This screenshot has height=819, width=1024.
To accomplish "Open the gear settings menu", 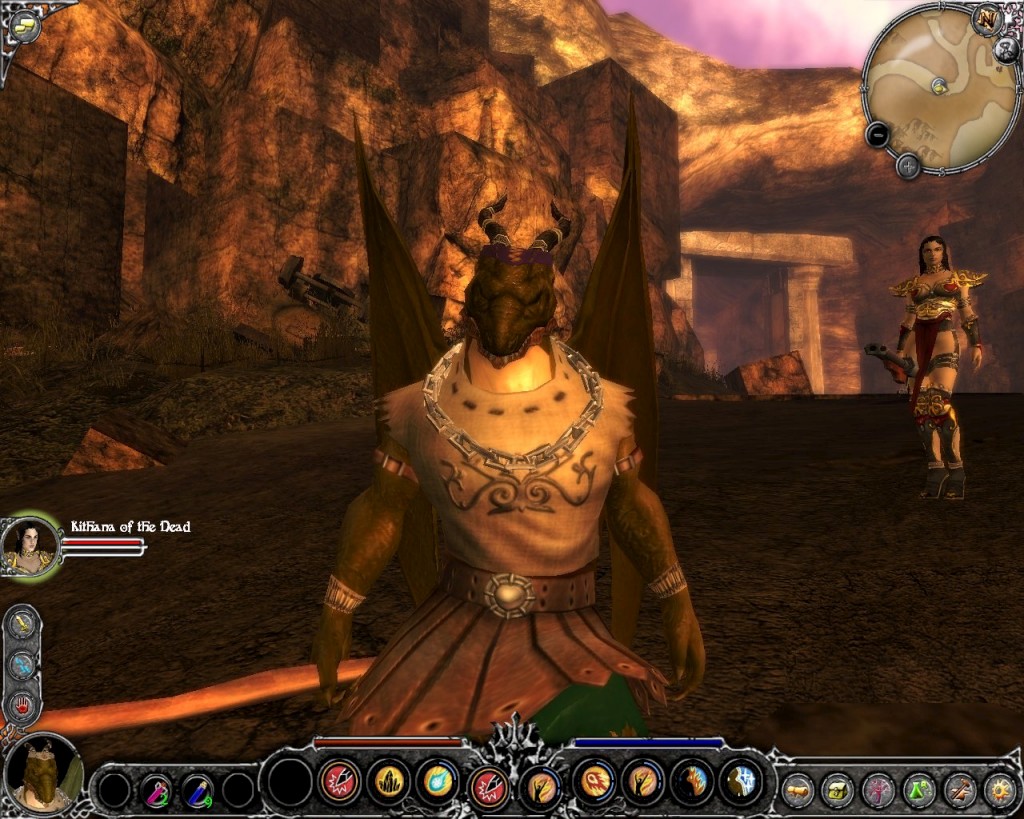I will coord(999,790).
